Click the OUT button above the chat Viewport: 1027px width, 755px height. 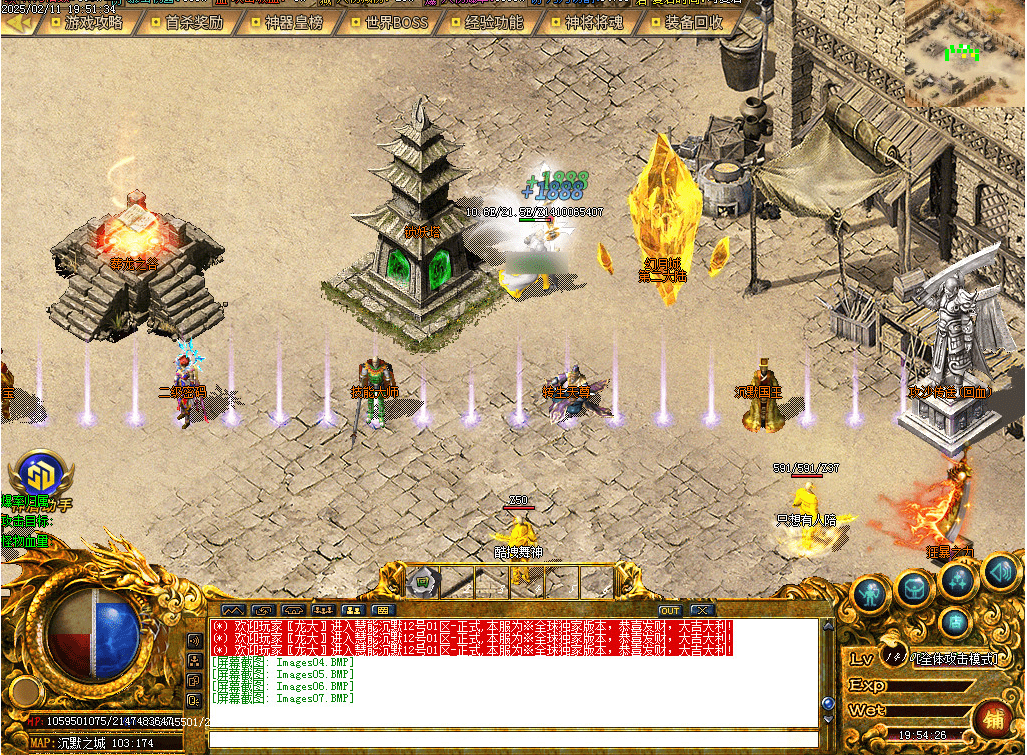(669, 610)
